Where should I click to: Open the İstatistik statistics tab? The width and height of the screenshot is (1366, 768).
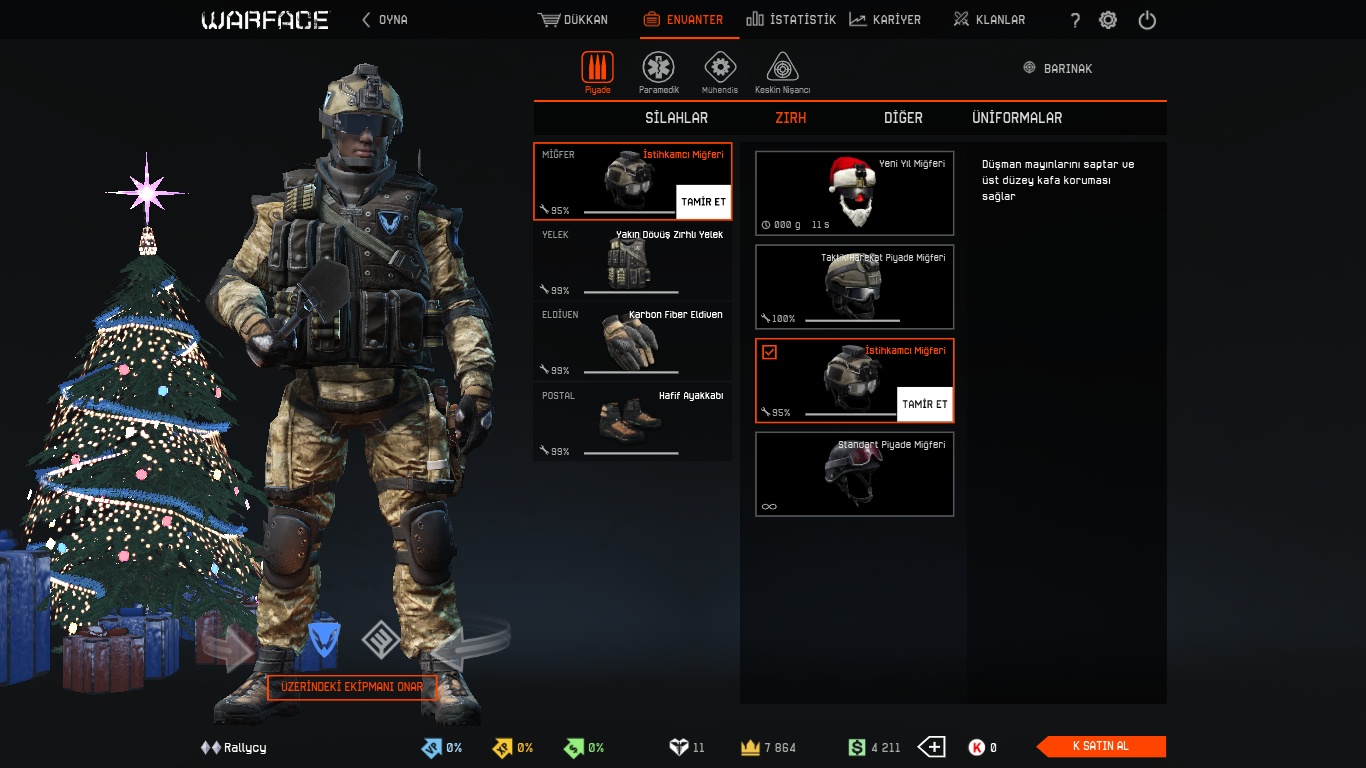tap(791, 20)
